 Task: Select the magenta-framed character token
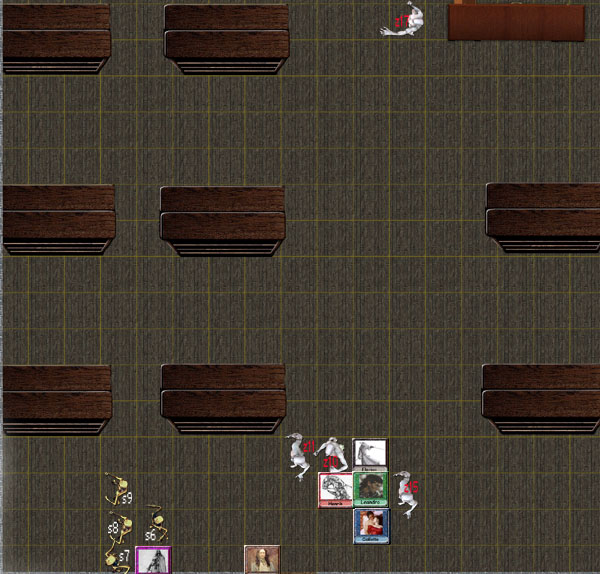(x=154, y=560)
